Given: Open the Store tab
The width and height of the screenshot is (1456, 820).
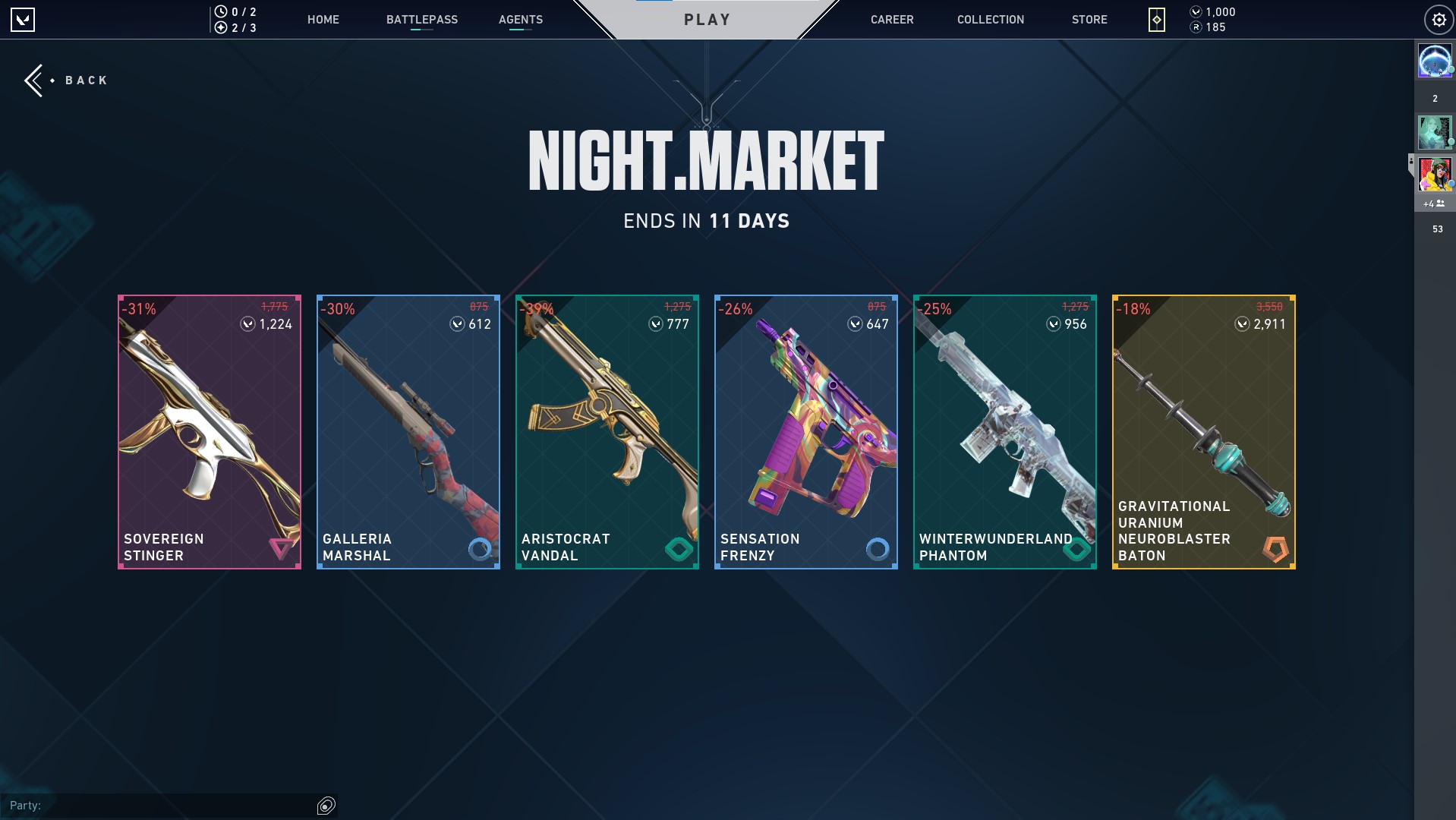Looking at the screenshot, I should (x=1089, y=20).
